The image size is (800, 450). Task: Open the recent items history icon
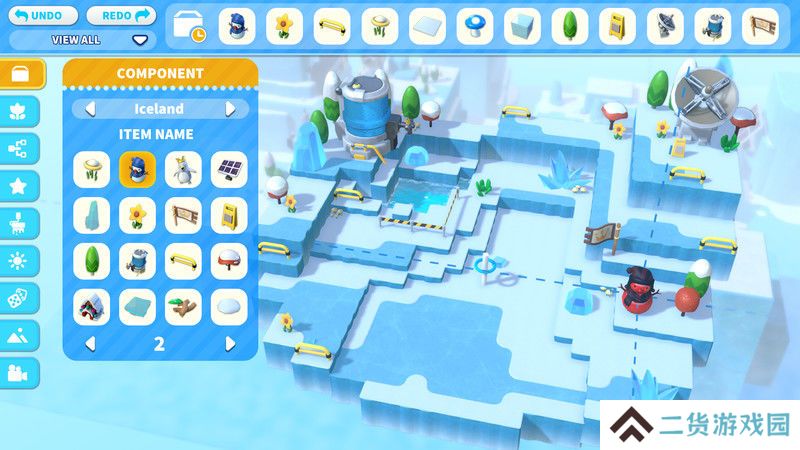tap(188, 27)
